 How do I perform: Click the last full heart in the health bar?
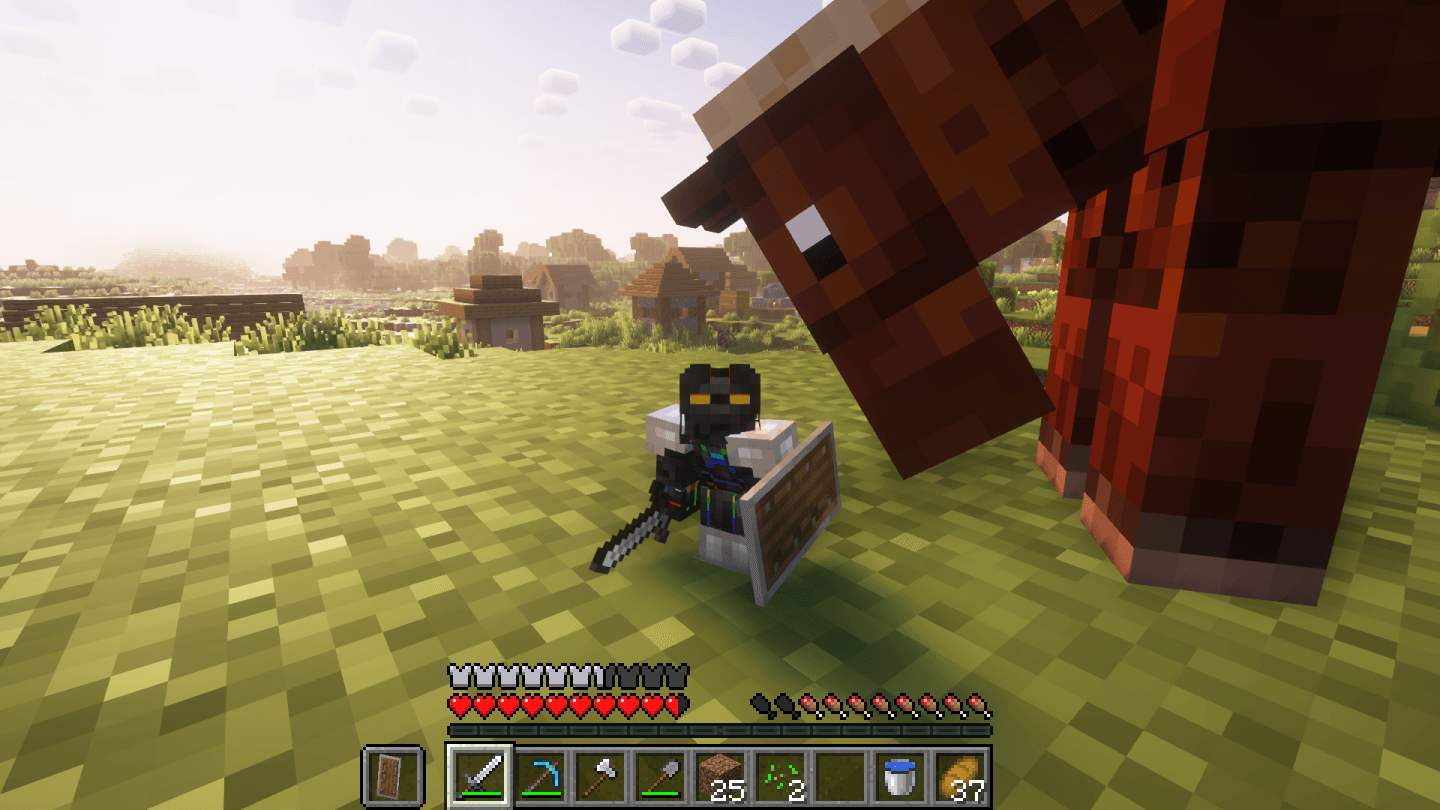click(x=648, y=705)
